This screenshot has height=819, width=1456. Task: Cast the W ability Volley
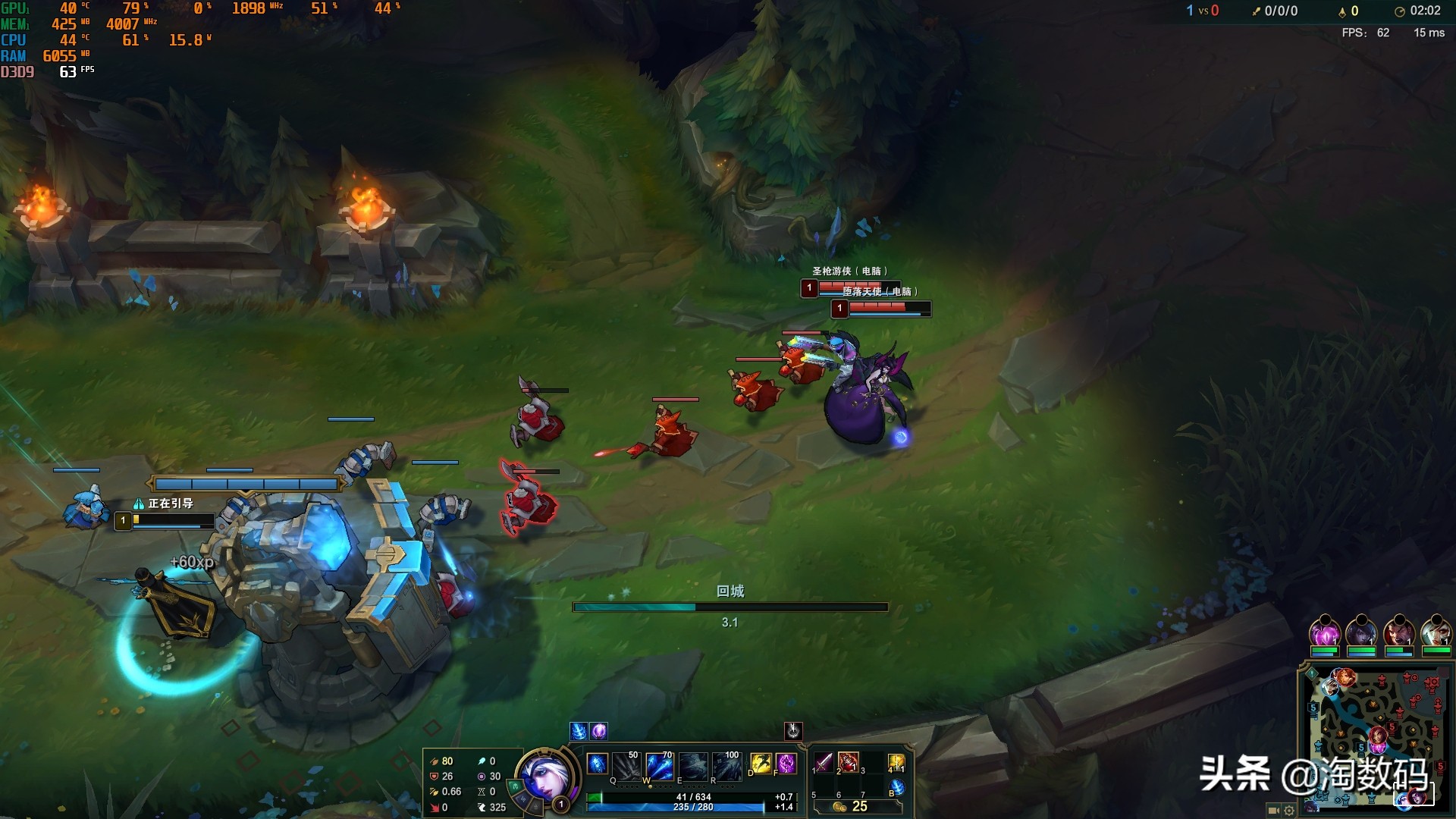point(660,766)
